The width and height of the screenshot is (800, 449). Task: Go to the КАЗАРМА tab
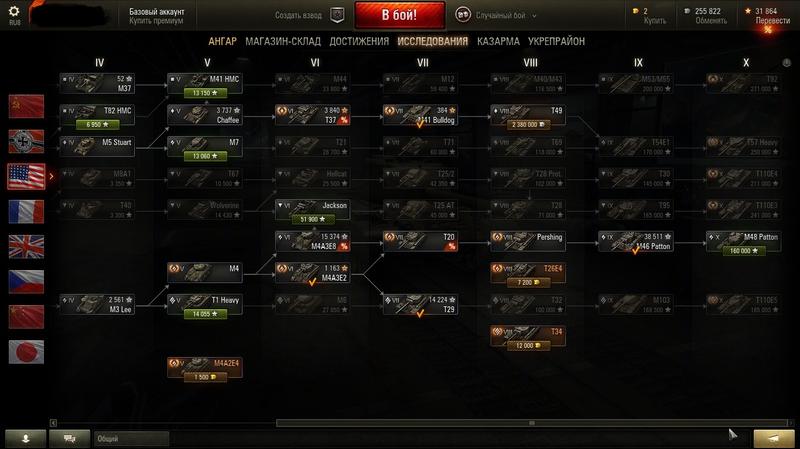(498, 41)
